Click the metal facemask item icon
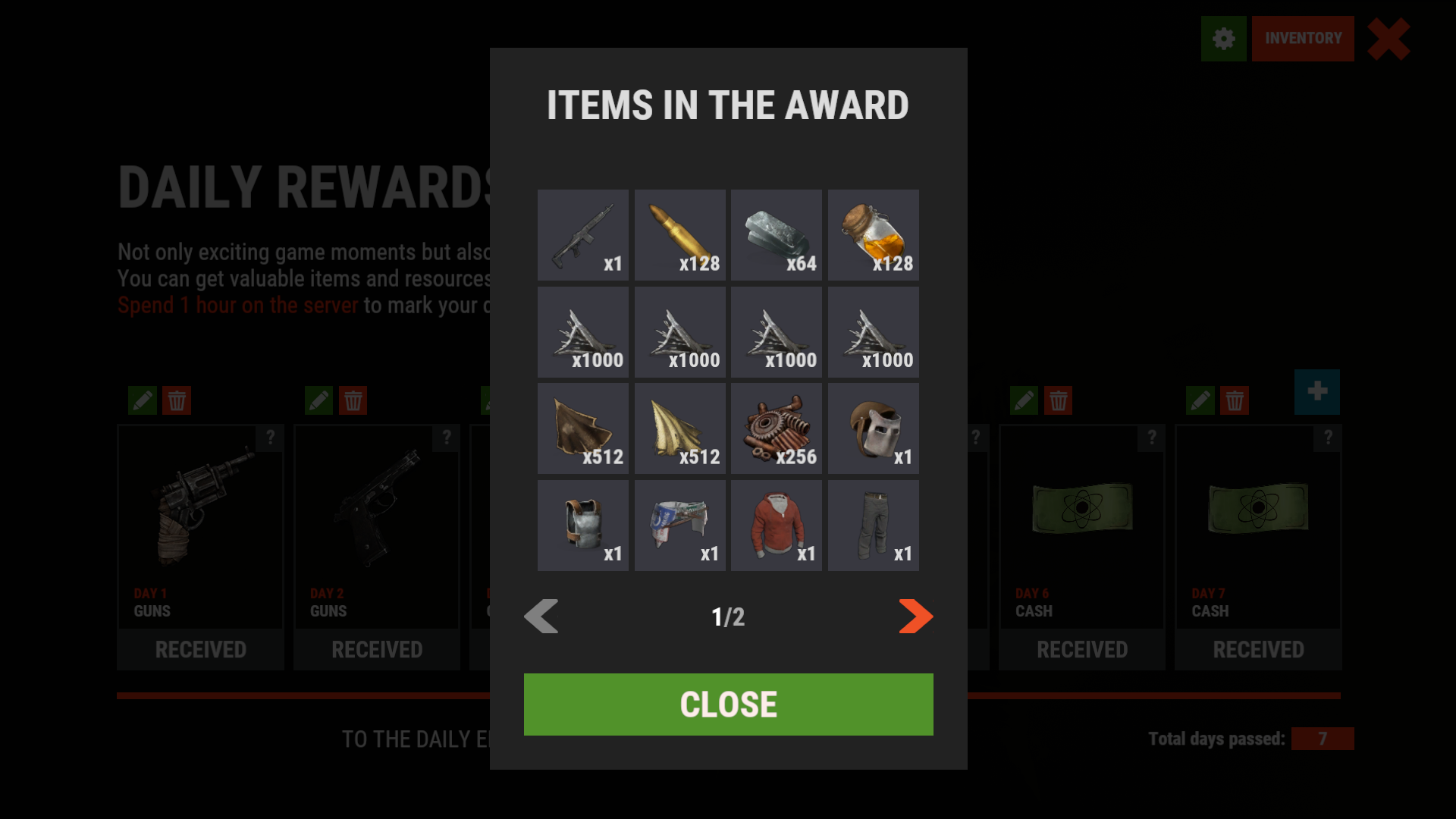Image resolution: width=1456 pixels, height=819 pixels. click(873, 428)
